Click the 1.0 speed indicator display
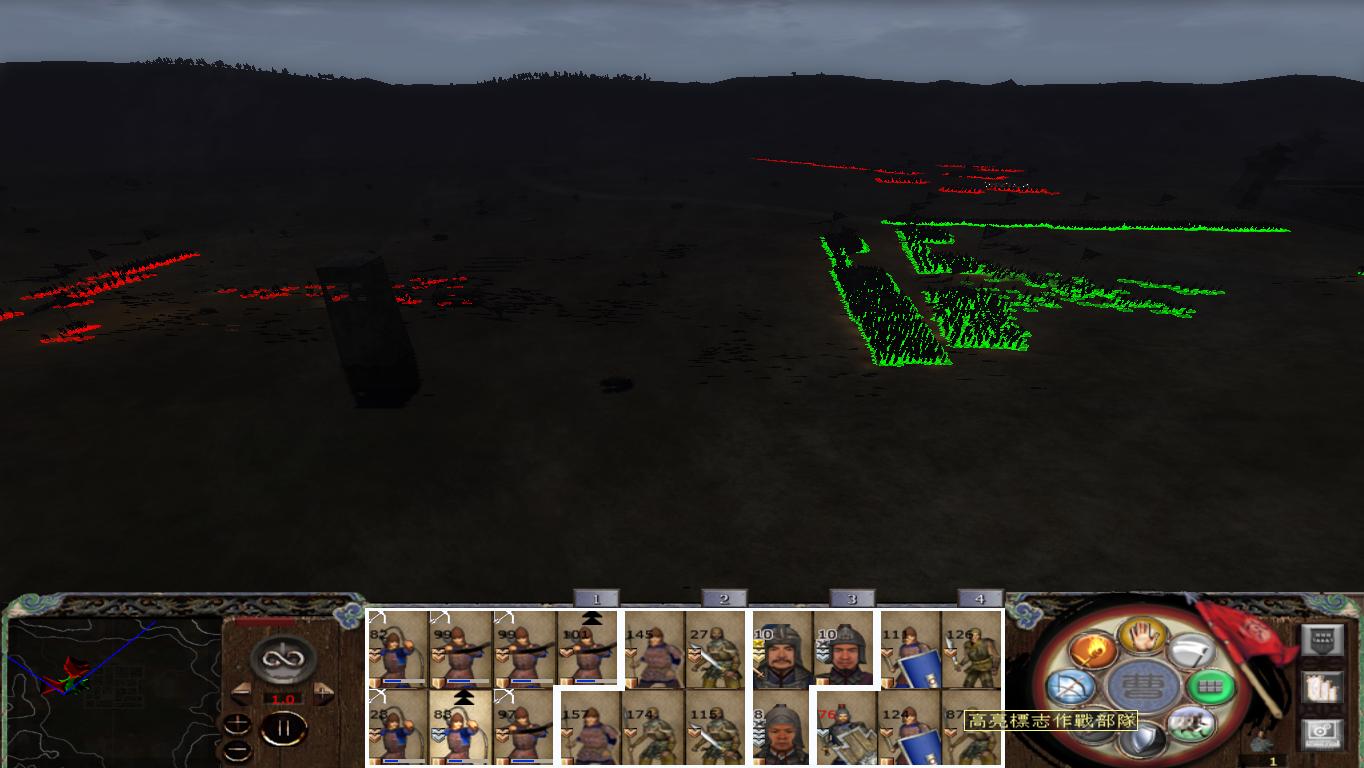Screen dimensions: 1364x768 pyautogui.click(x=285, y=698)
